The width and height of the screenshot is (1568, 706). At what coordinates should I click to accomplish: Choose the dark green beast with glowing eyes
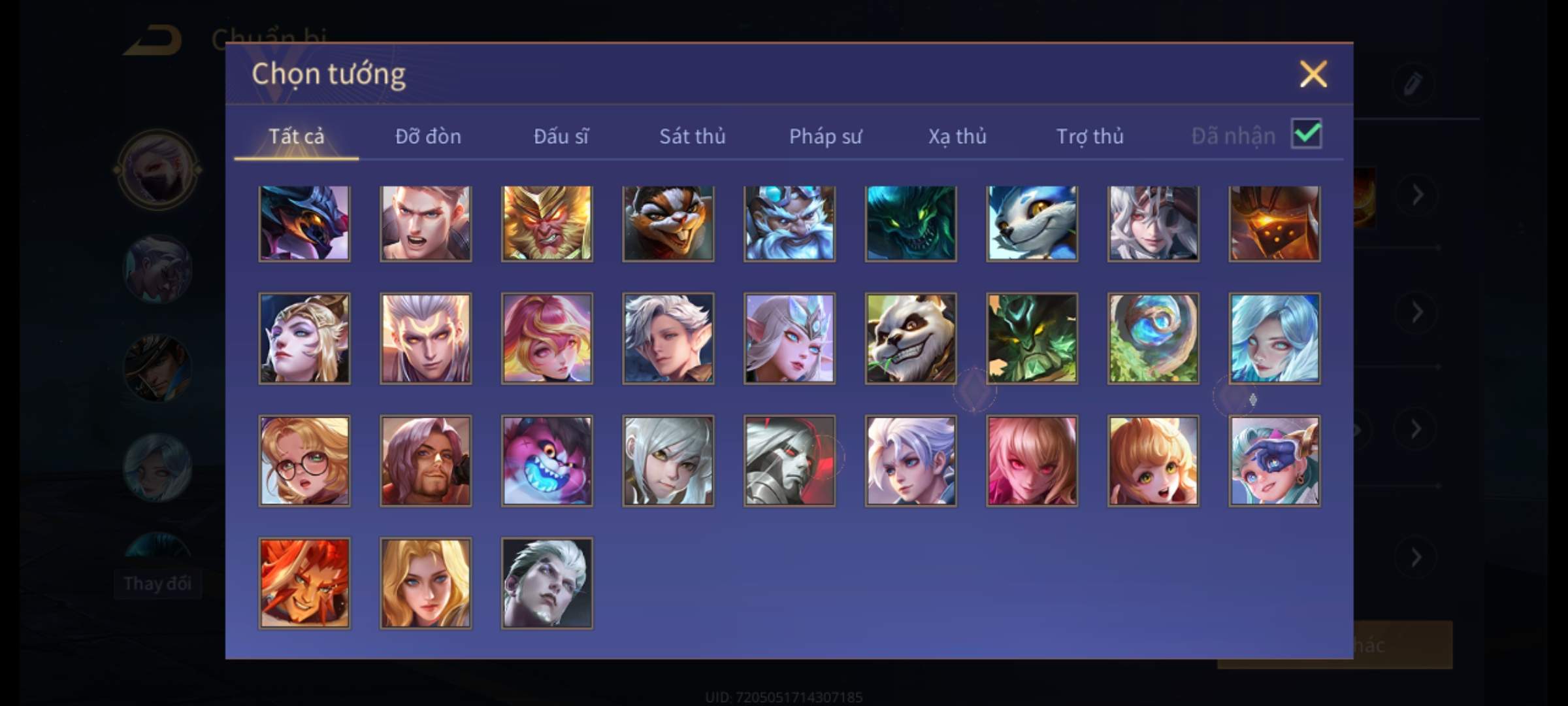(911, 224)
